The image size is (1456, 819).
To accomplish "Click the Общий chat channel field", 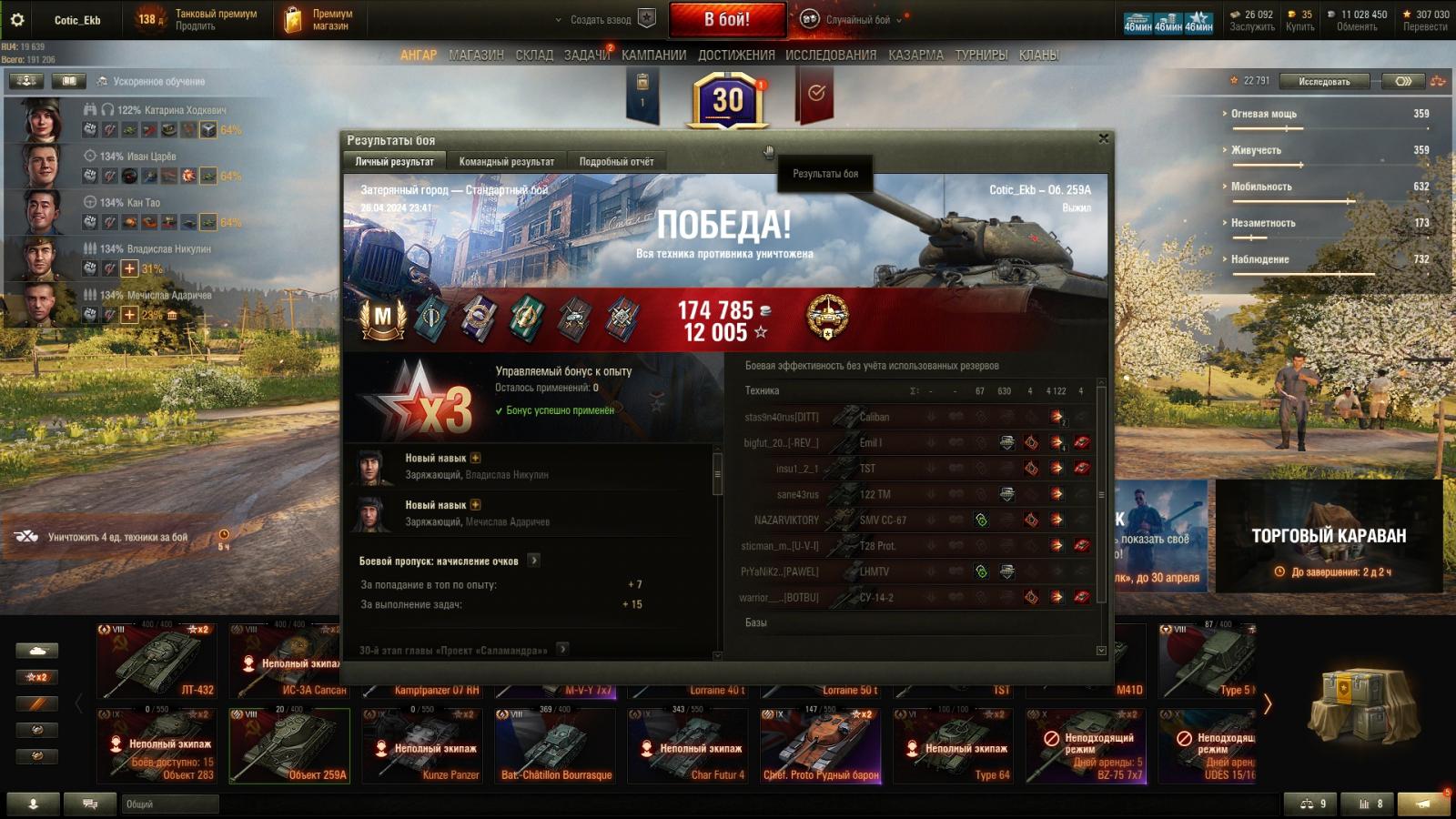I will click(x=170, y=804).
